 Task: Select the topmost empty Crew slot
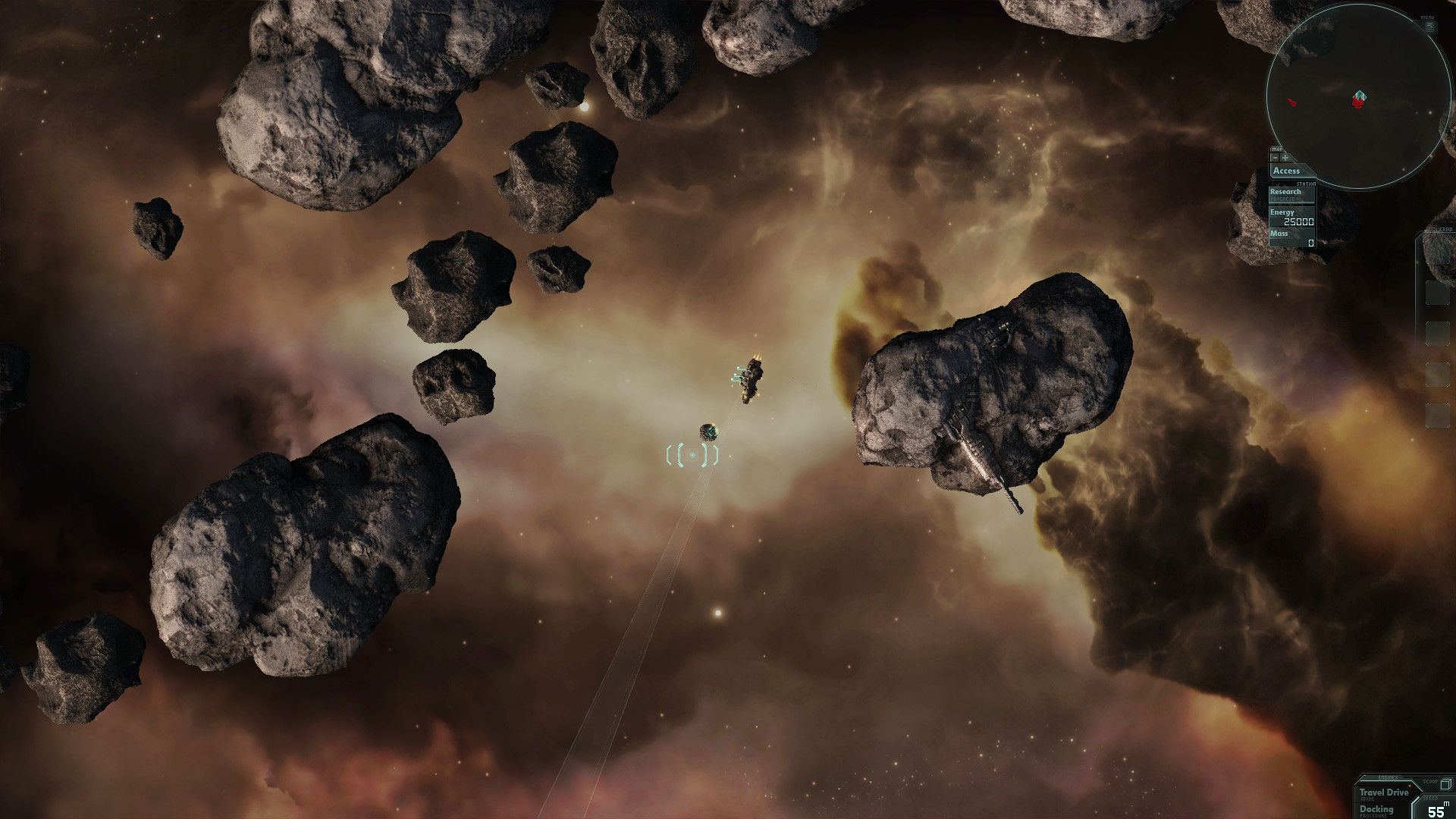coord(1438,250)
